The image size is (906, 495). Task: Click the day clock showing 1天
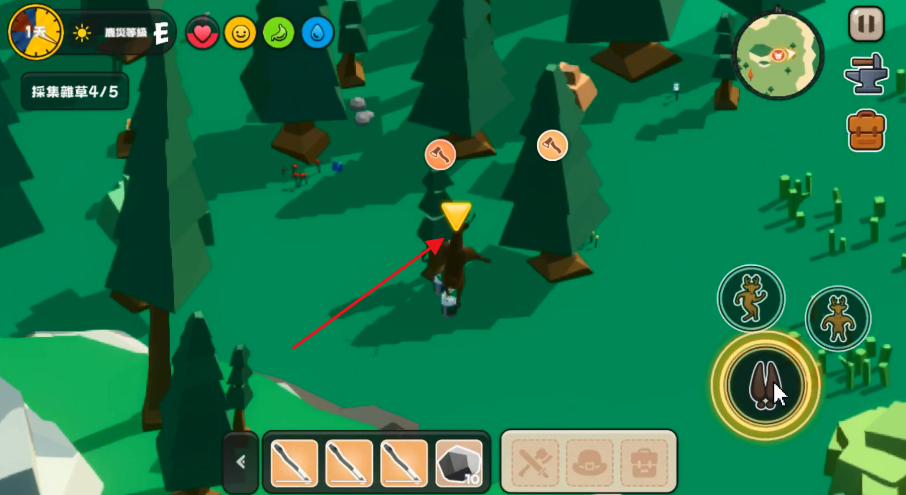coord(35,30)
